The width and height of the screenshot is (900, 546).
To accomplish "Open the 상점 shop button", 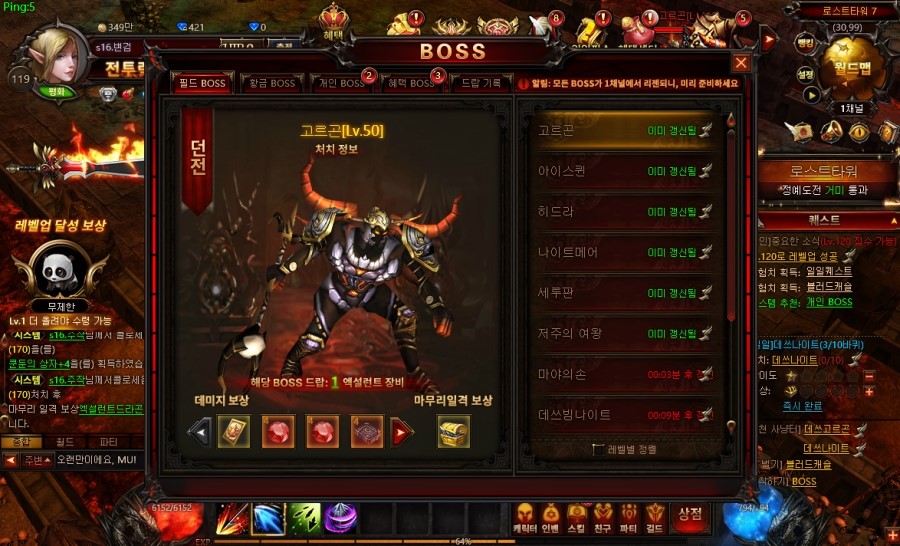I will pyautogui.click(x=689, y=515).
